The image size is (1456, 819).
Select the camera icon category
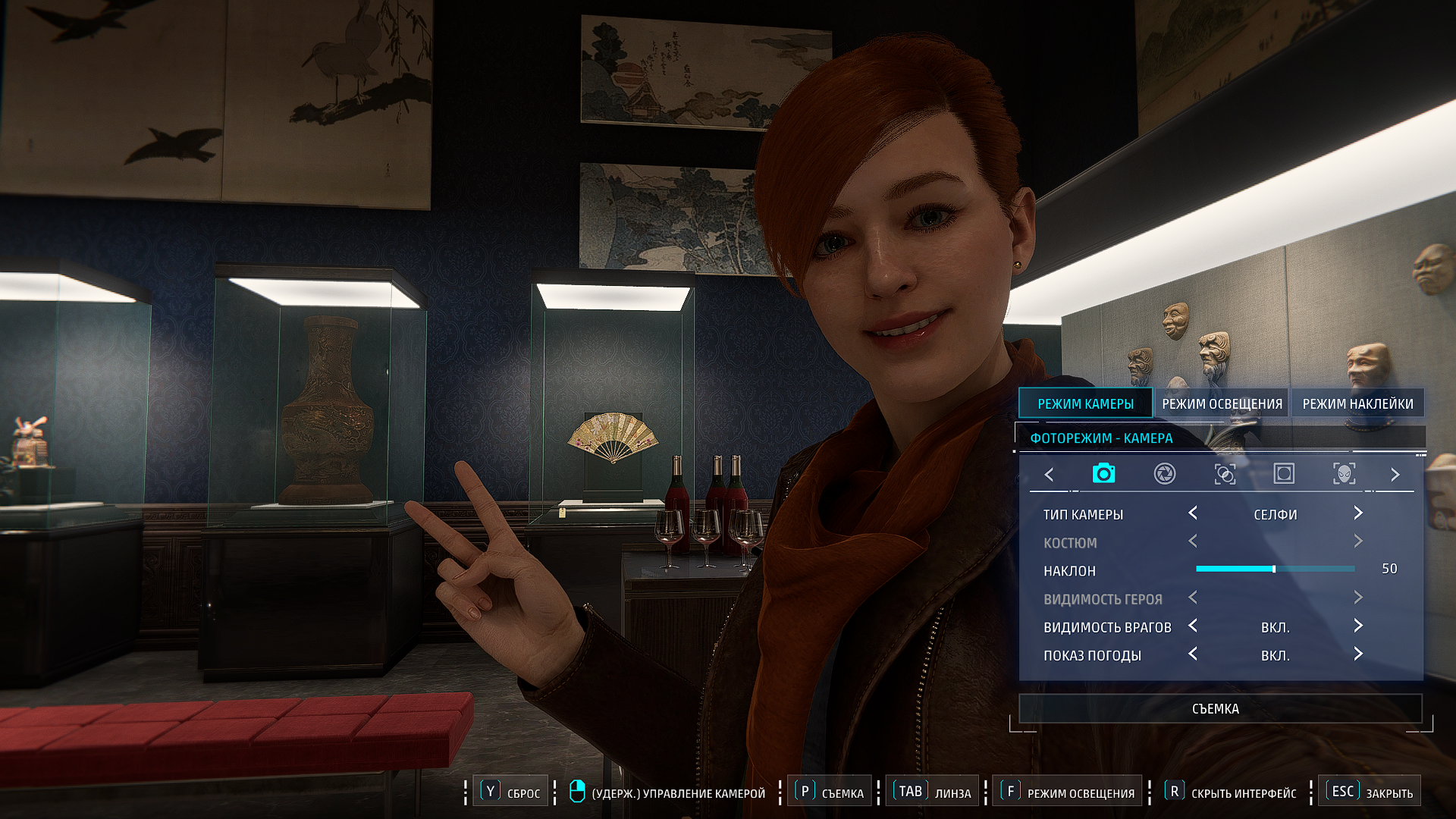click(1103, 474)
